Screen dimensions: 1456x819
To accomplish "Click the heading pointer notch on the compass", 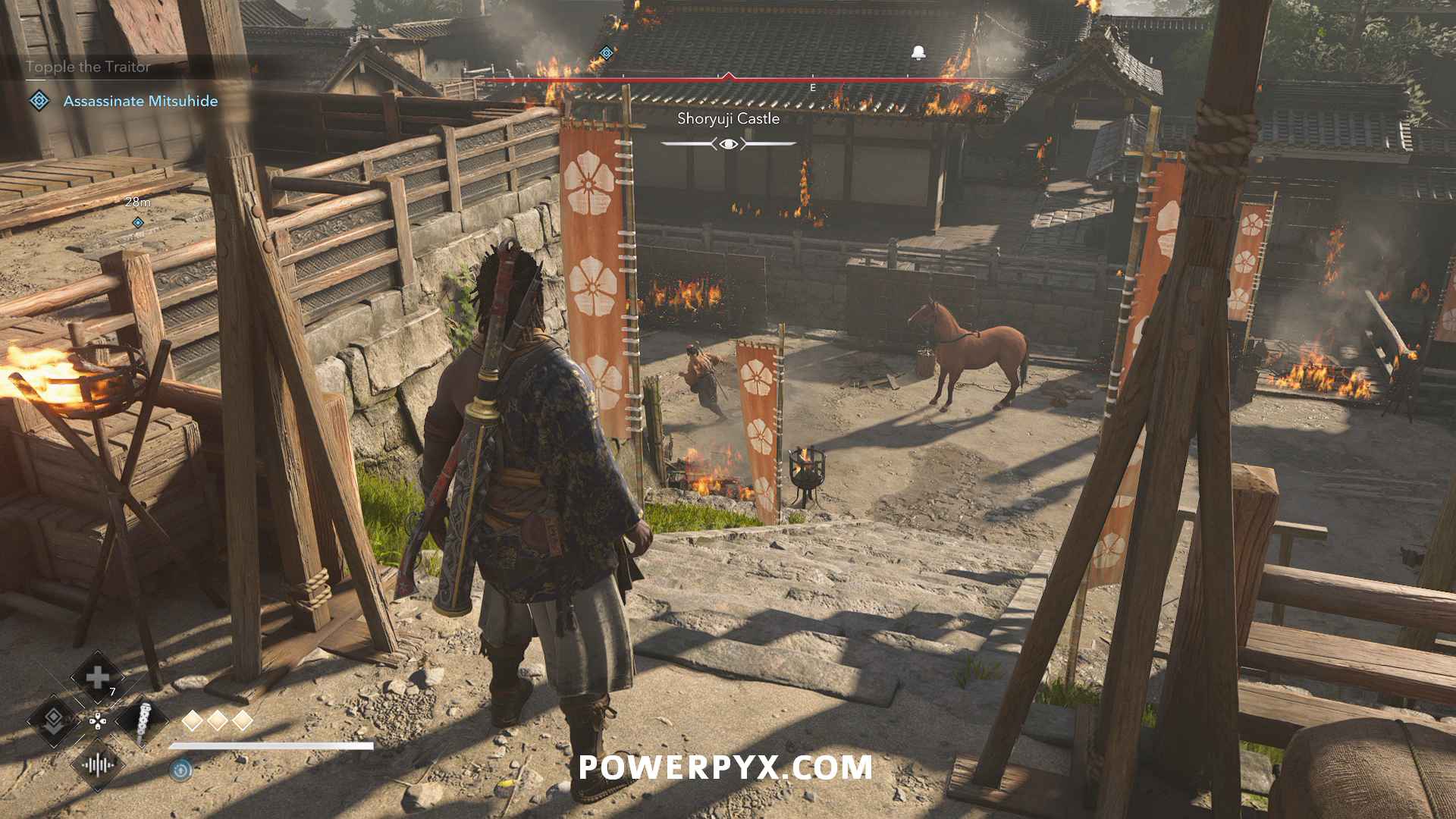I will click(729, 74).
